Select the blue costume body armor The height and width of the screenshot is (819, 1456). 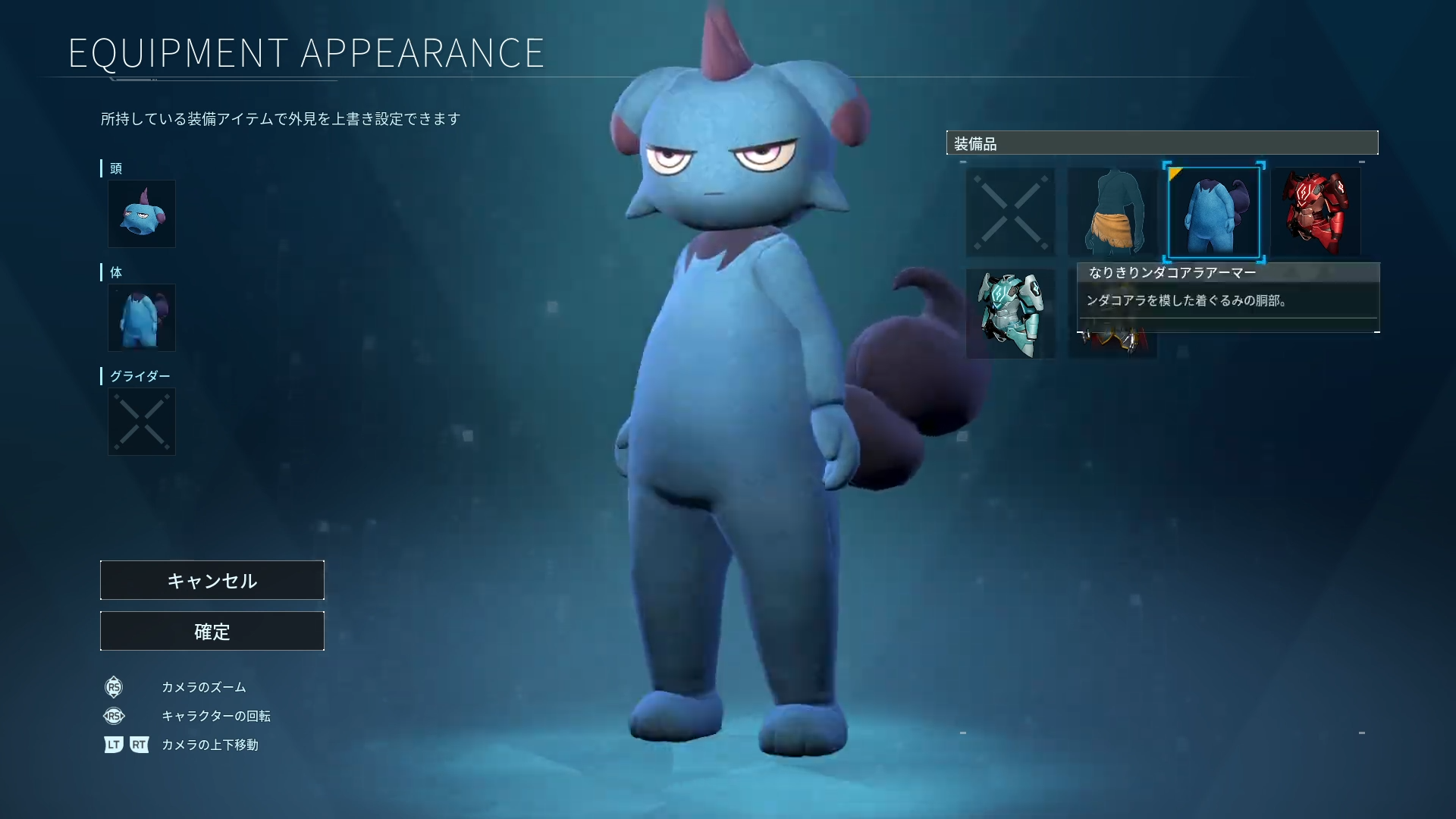[x=1213, y=212]
